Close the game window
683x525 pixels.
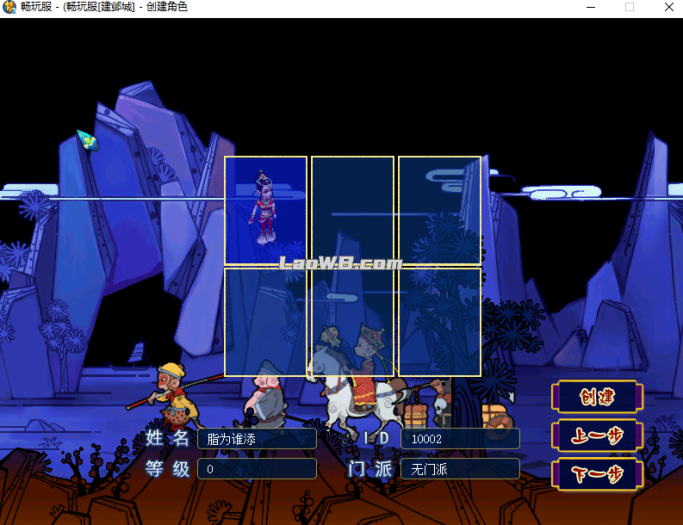(665, 8)
